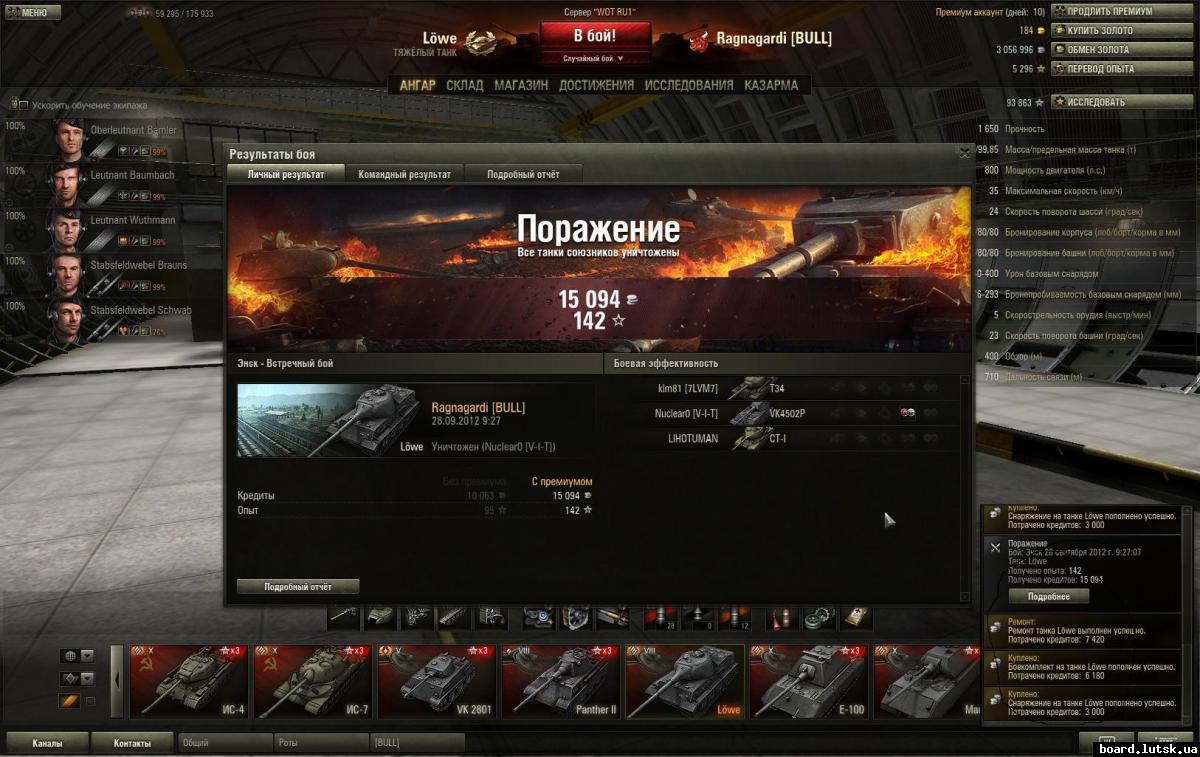
Task: Click Перевод опыта button
Action: coord(1100,69)
